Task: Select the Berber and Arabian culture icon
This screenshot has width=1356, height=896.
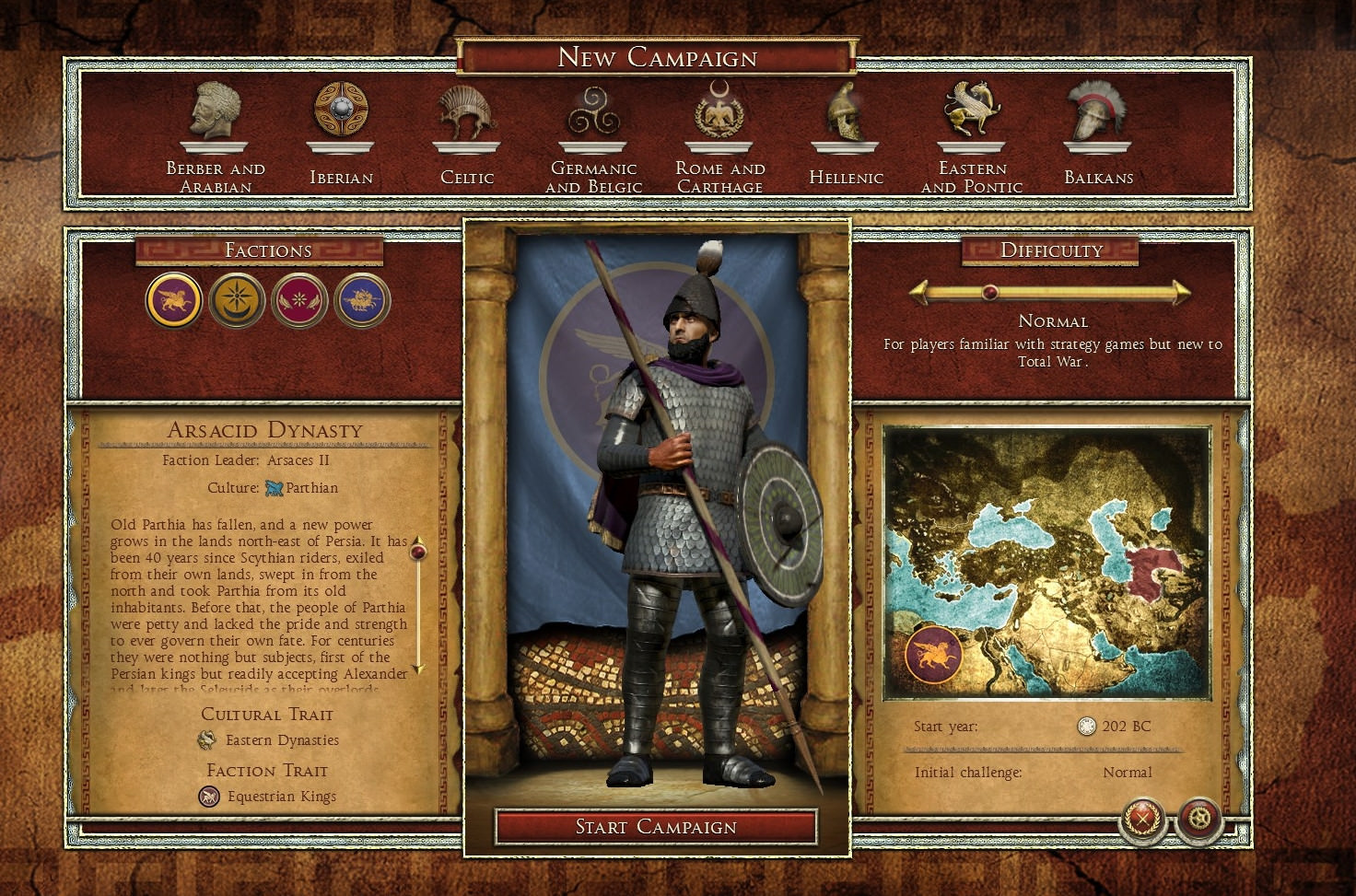Action: (214, 115)
